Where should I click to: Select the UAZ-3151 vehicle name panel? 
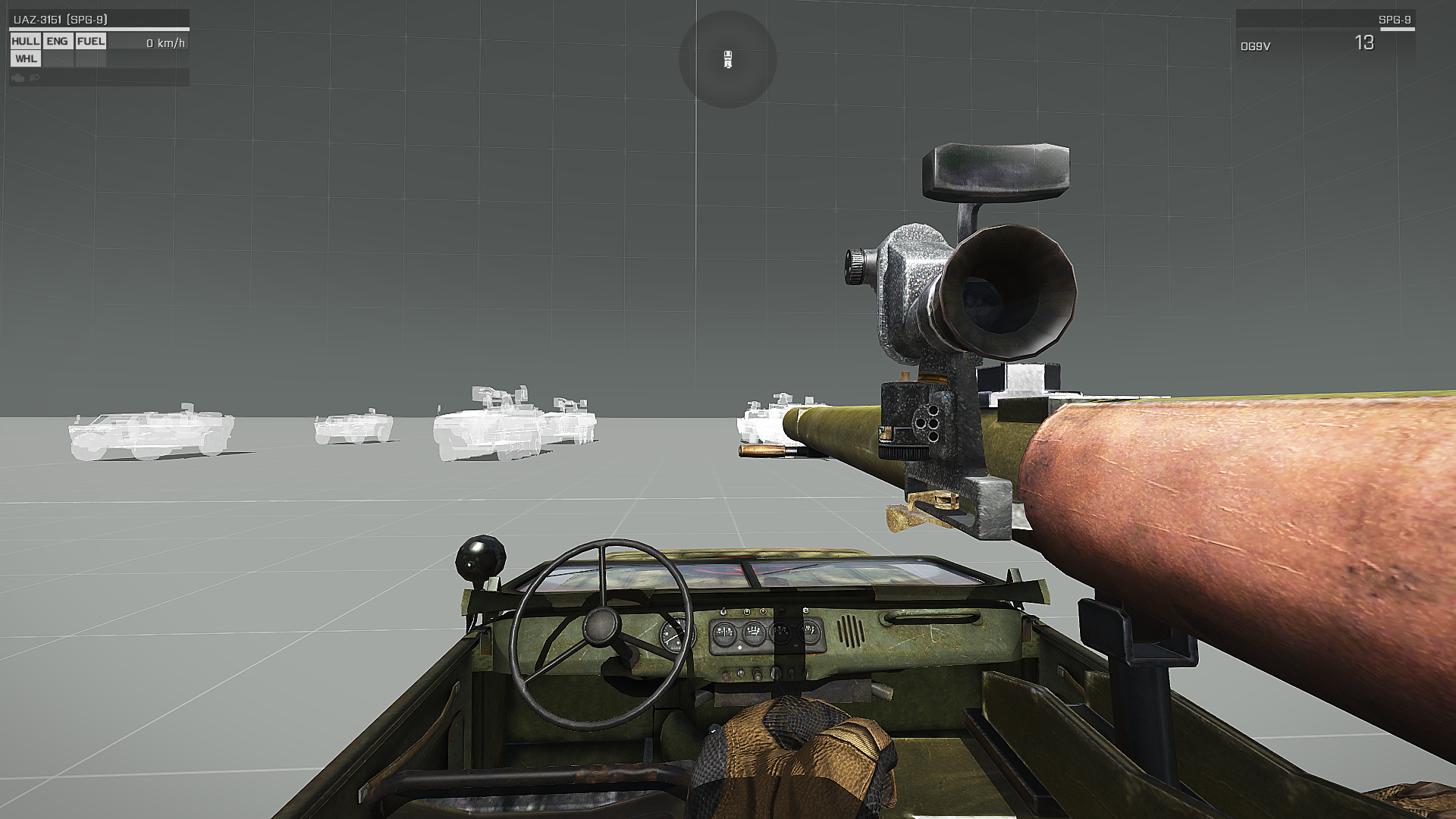click(61, 20)
